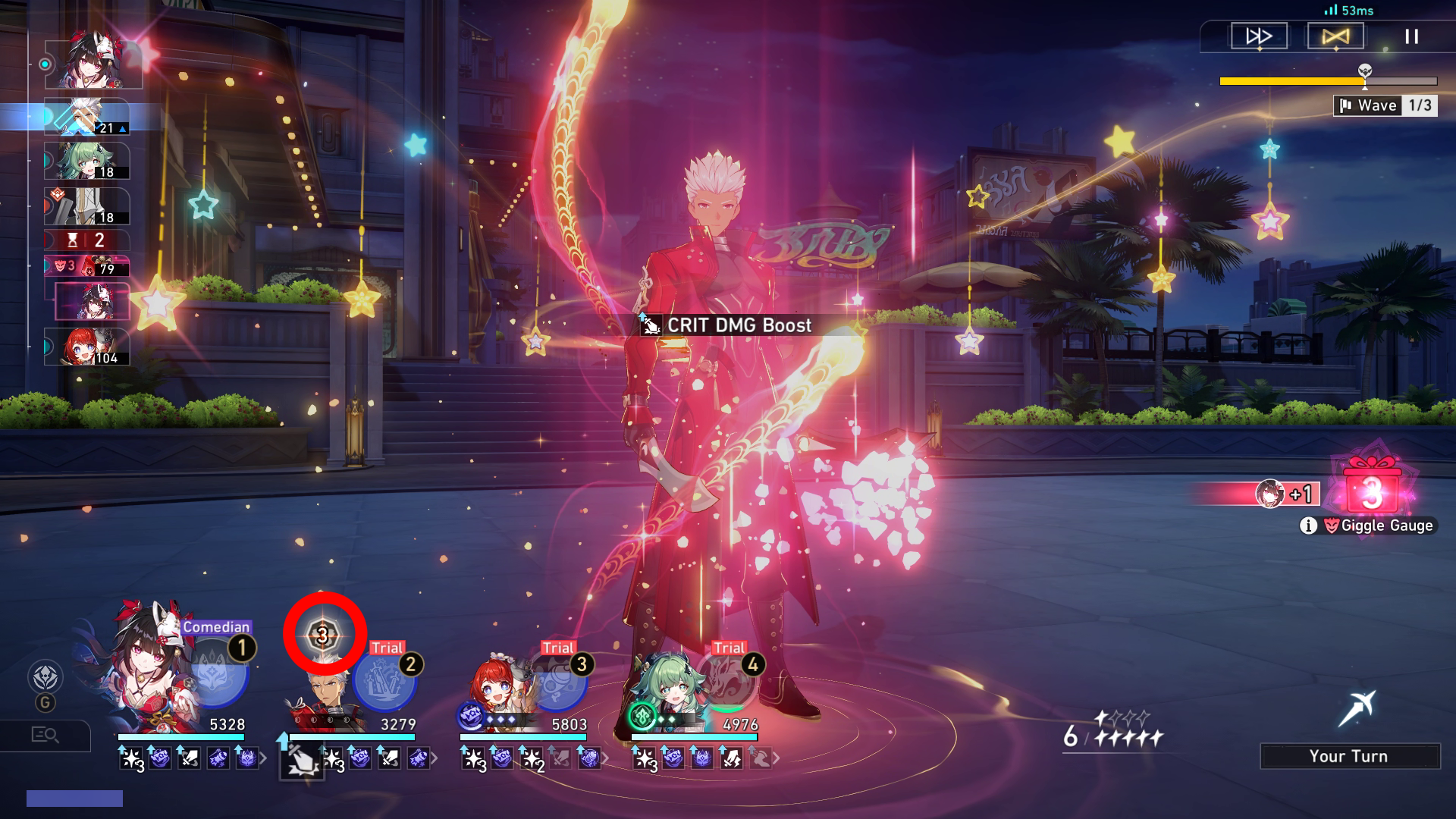The height and width of the screenshot is (819, 1456).
Task: Open the Giggle Gauge info icon
Action: point(1308,526)
